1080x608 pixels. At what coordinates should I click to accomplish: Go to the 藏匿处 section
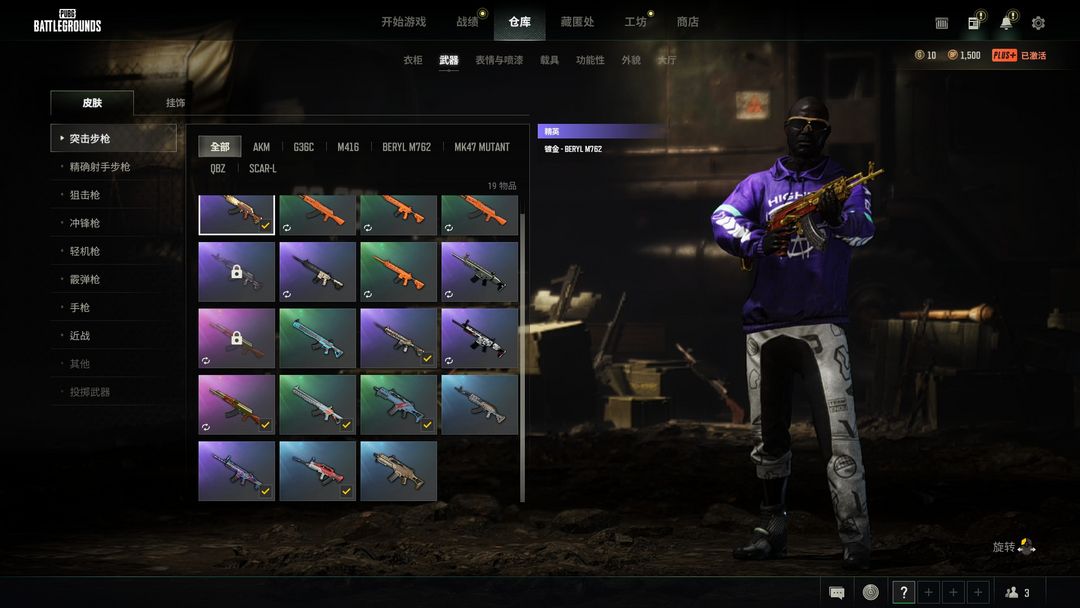click(577, 22)
